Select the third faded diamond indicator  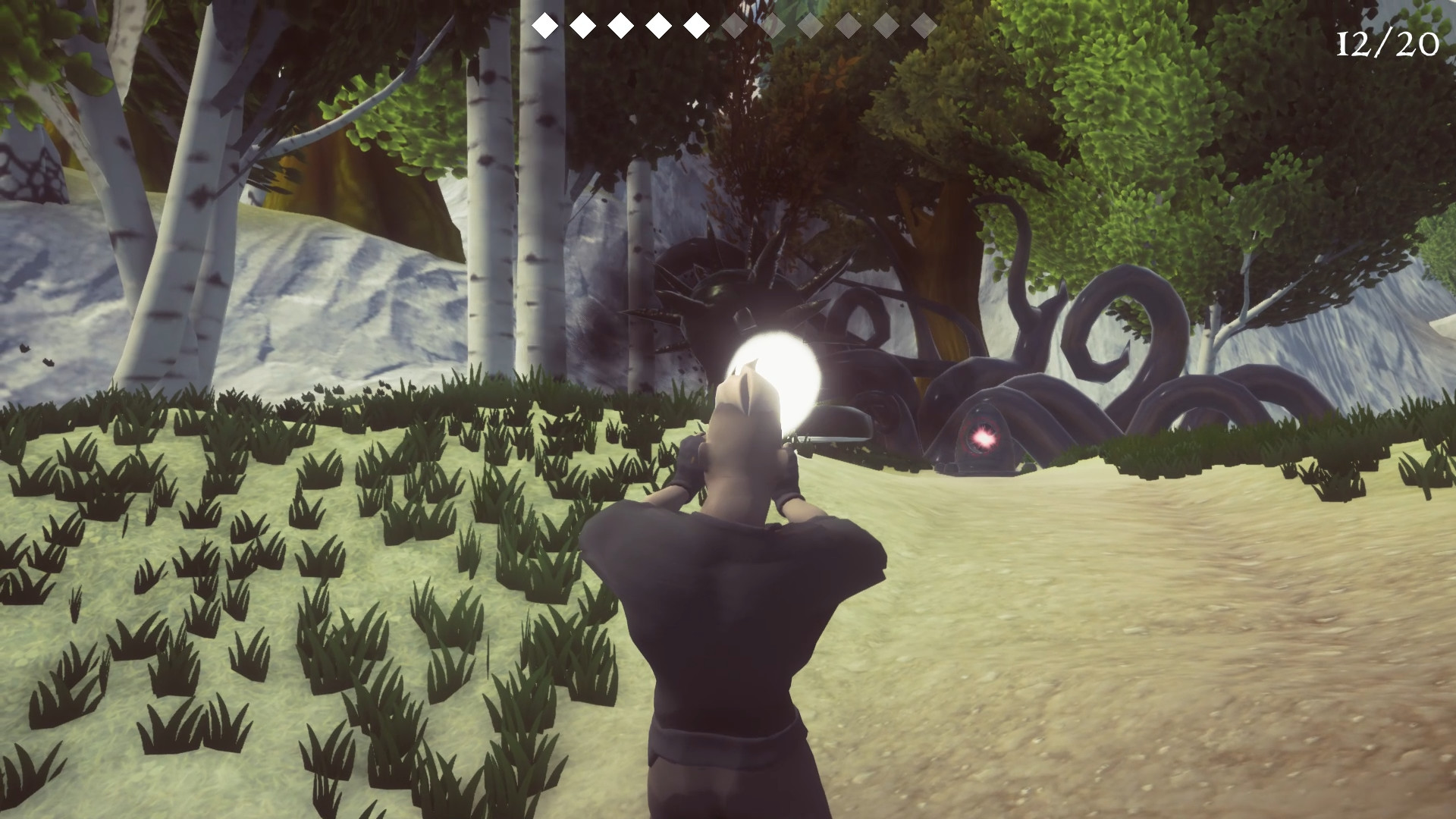(x=811, y=24)
